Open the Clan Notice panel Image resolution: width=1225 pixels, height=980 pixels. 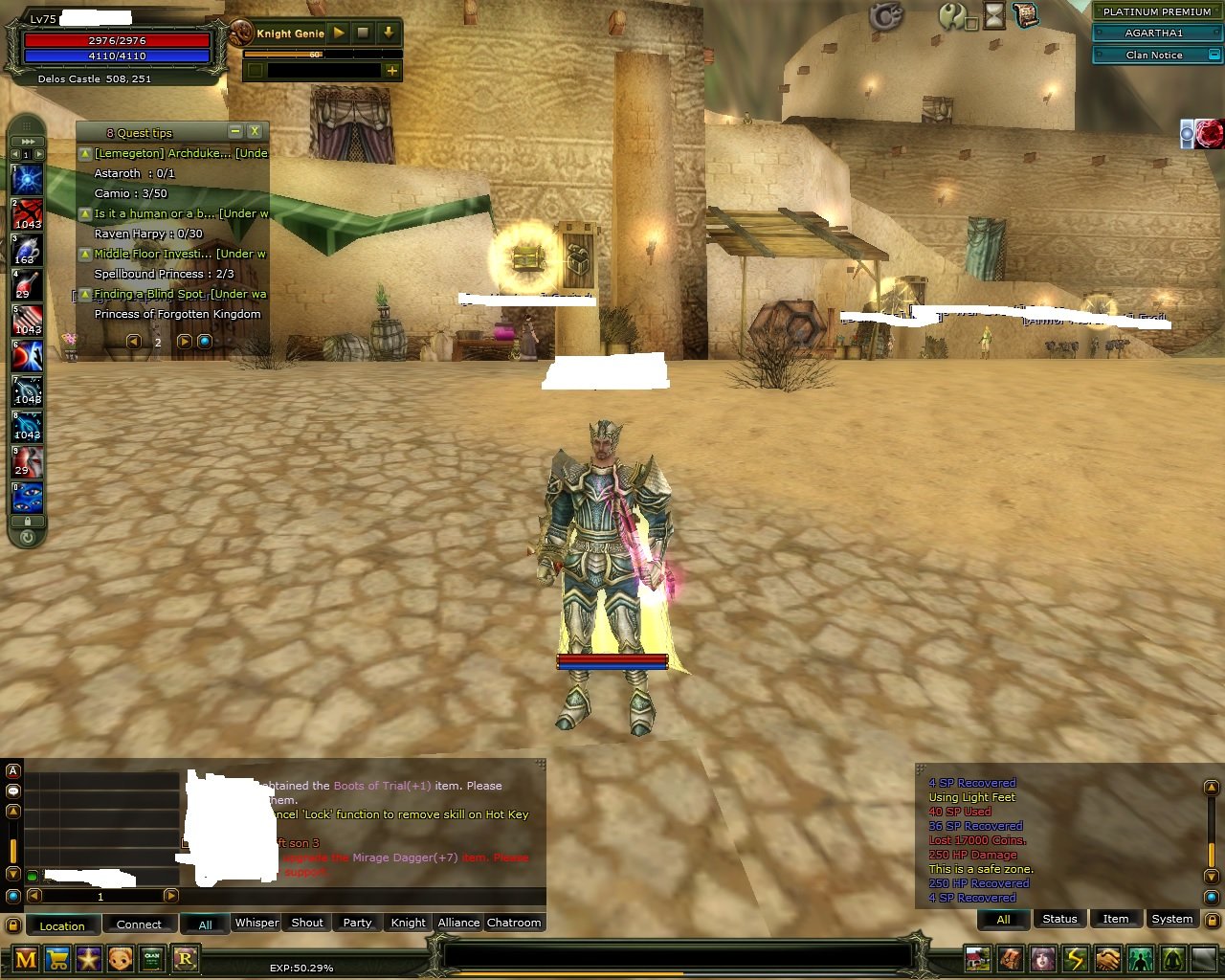(1155, 55)
